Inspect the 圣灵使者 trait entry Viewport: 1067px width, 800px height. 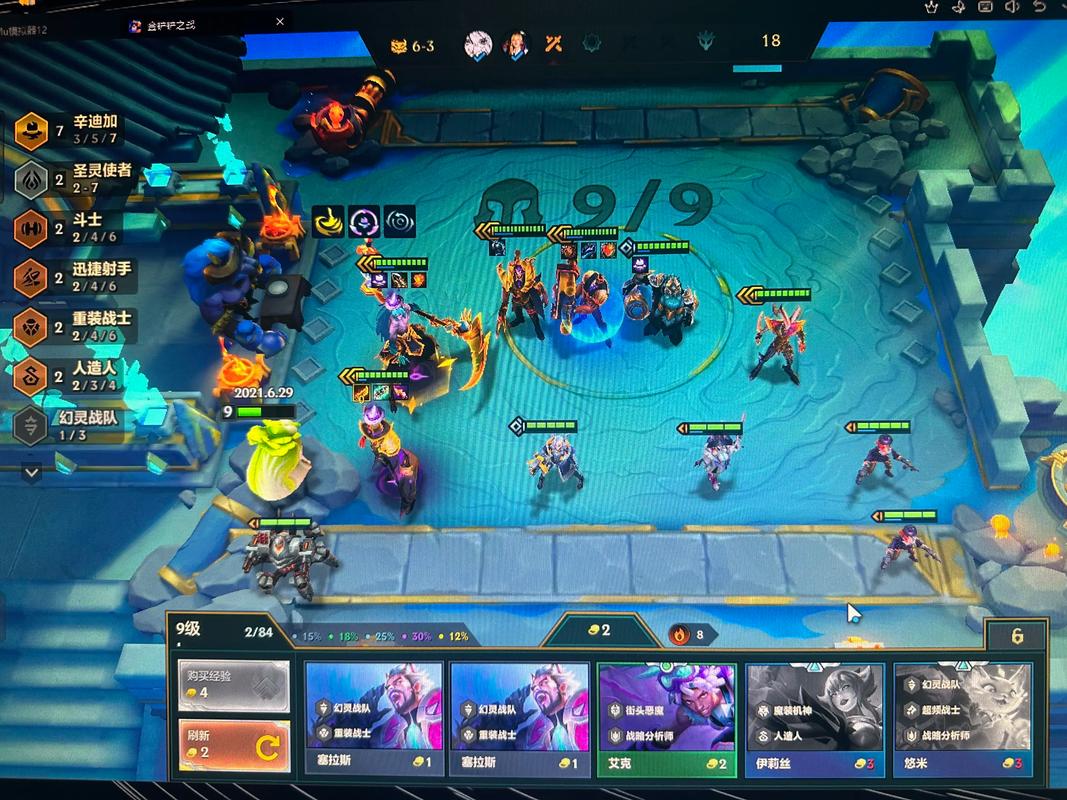(75, 178)
